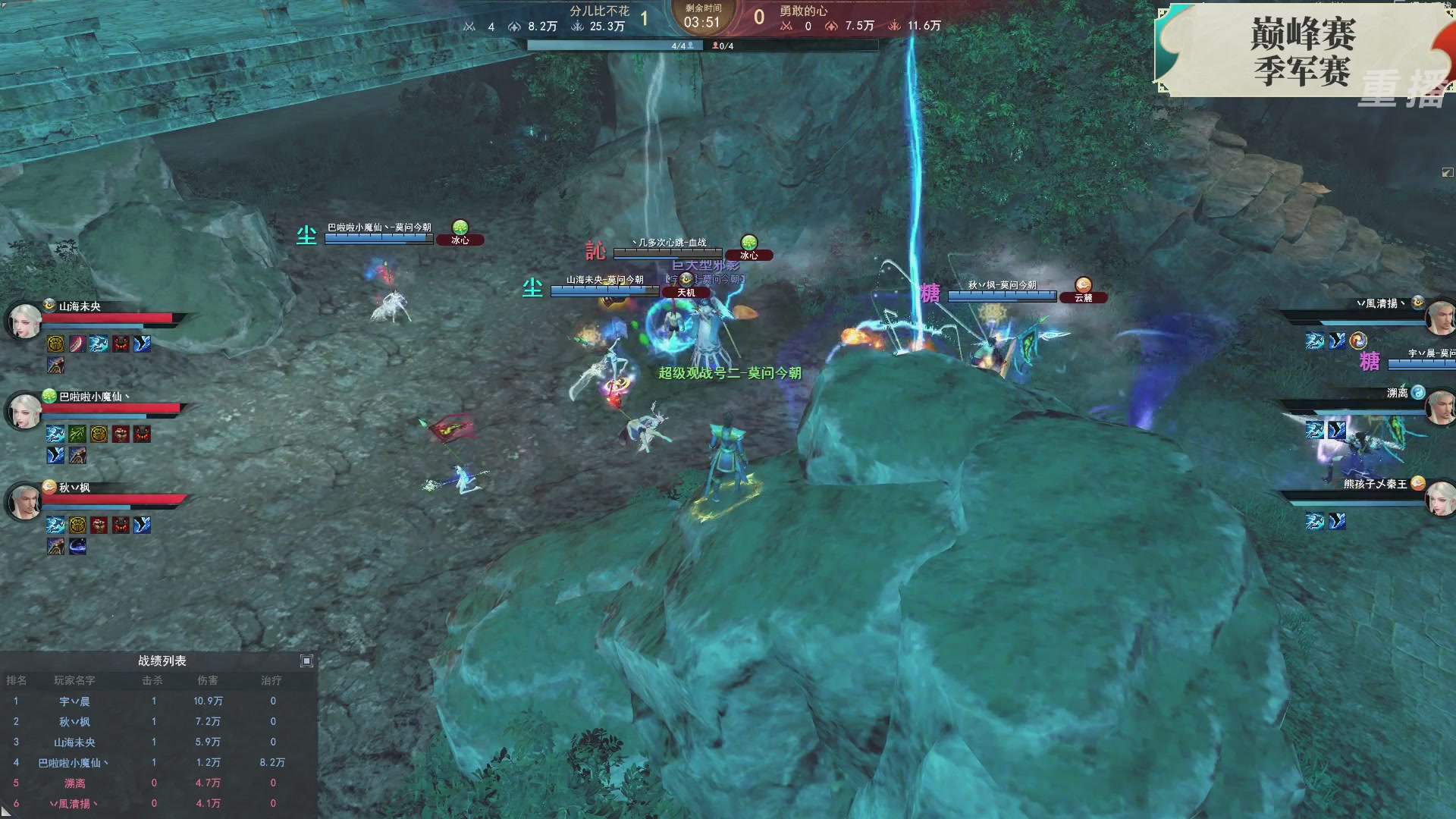Image resolution: width=1456 pixels, height=819 pixels.
Task: Select 秋丶枫's character portrait
Action: point(25,502)
